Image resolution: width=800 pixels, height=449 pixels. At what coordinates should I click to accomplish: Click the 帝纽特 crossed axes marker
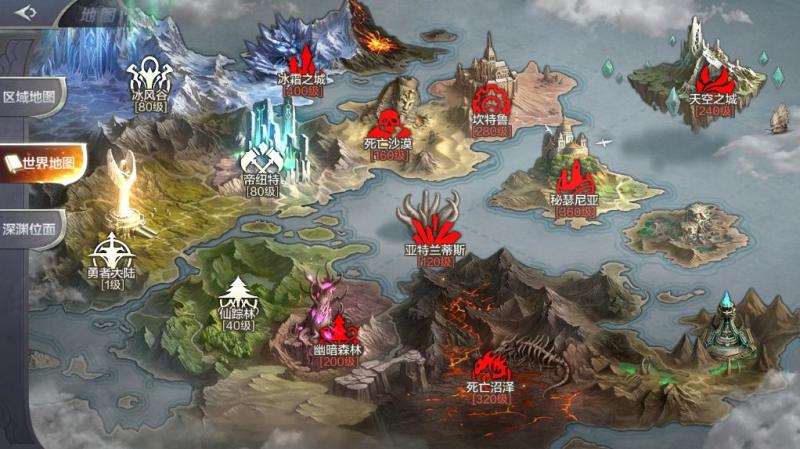click(x=263, y=160)
